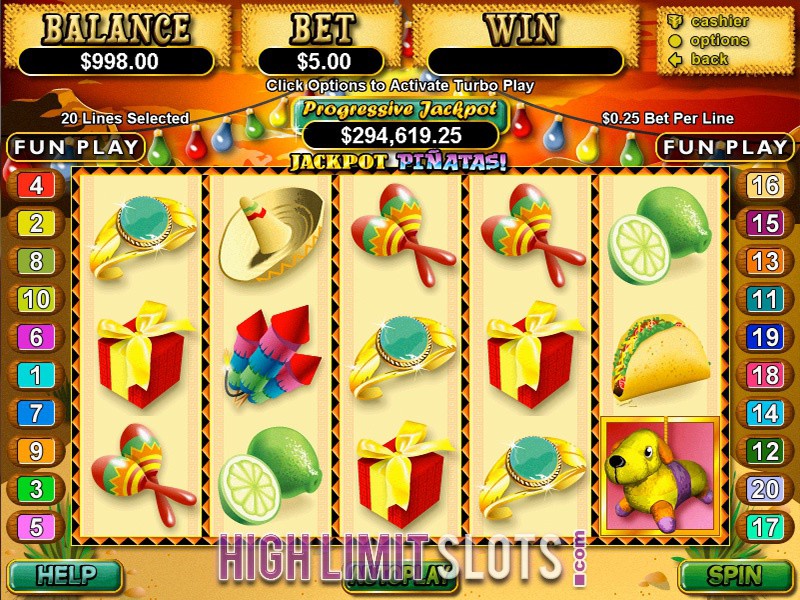The width and height of the screenshot is (800, 600).
Task: Go back using the back button
Action: point(710,59)
